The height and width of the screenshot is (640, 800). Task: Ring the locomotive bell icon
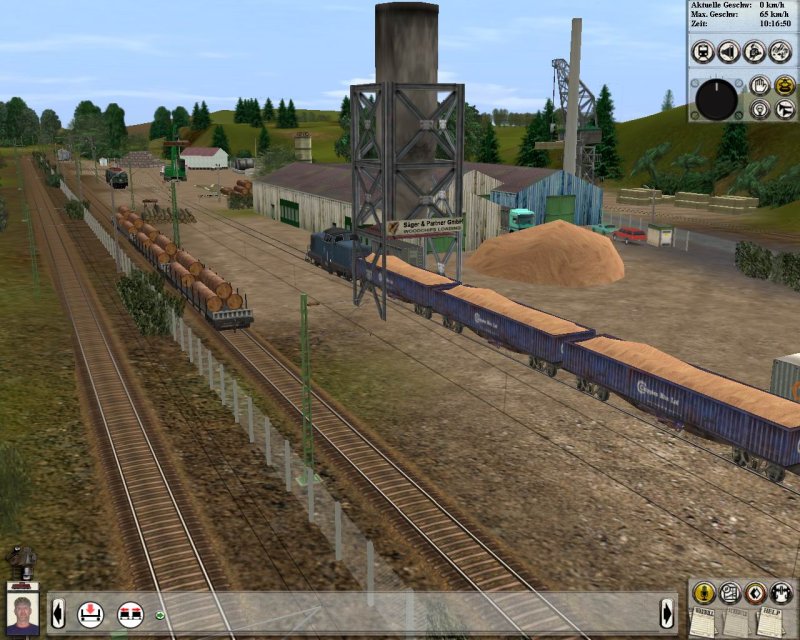click(x=755, y=51)
